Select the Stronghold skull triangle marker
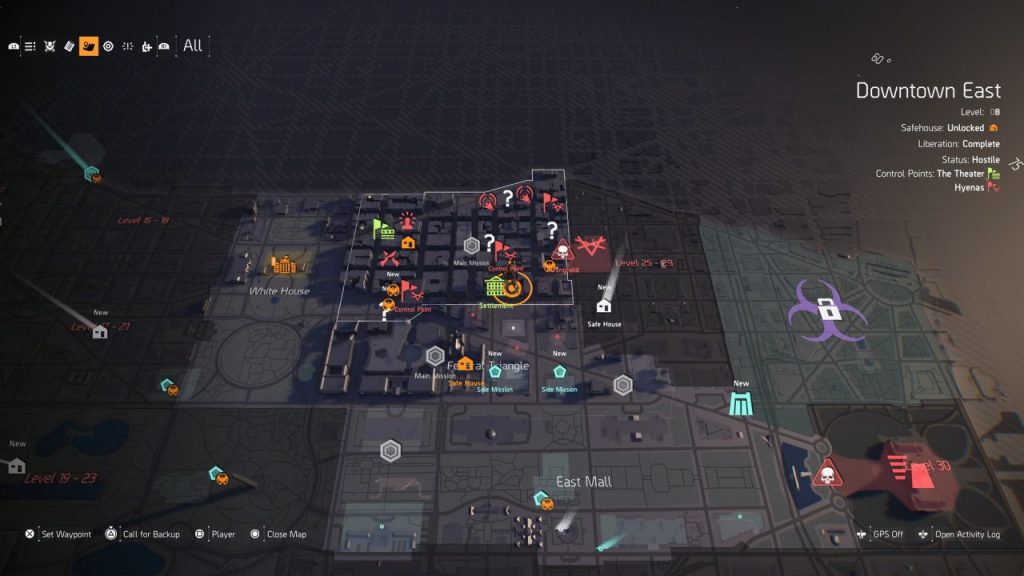Viewport: 1024px width, 576px height. point(561,248)
